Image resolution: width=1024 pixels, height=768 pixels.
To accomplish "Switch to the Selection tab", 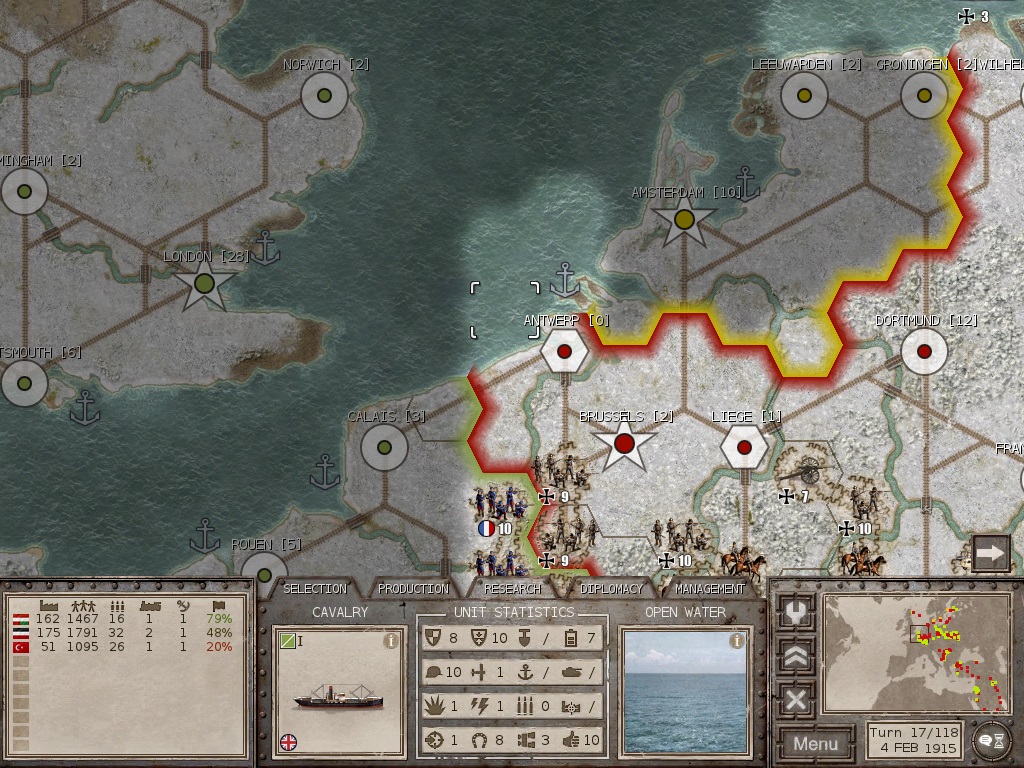I will tap(315, 589).
